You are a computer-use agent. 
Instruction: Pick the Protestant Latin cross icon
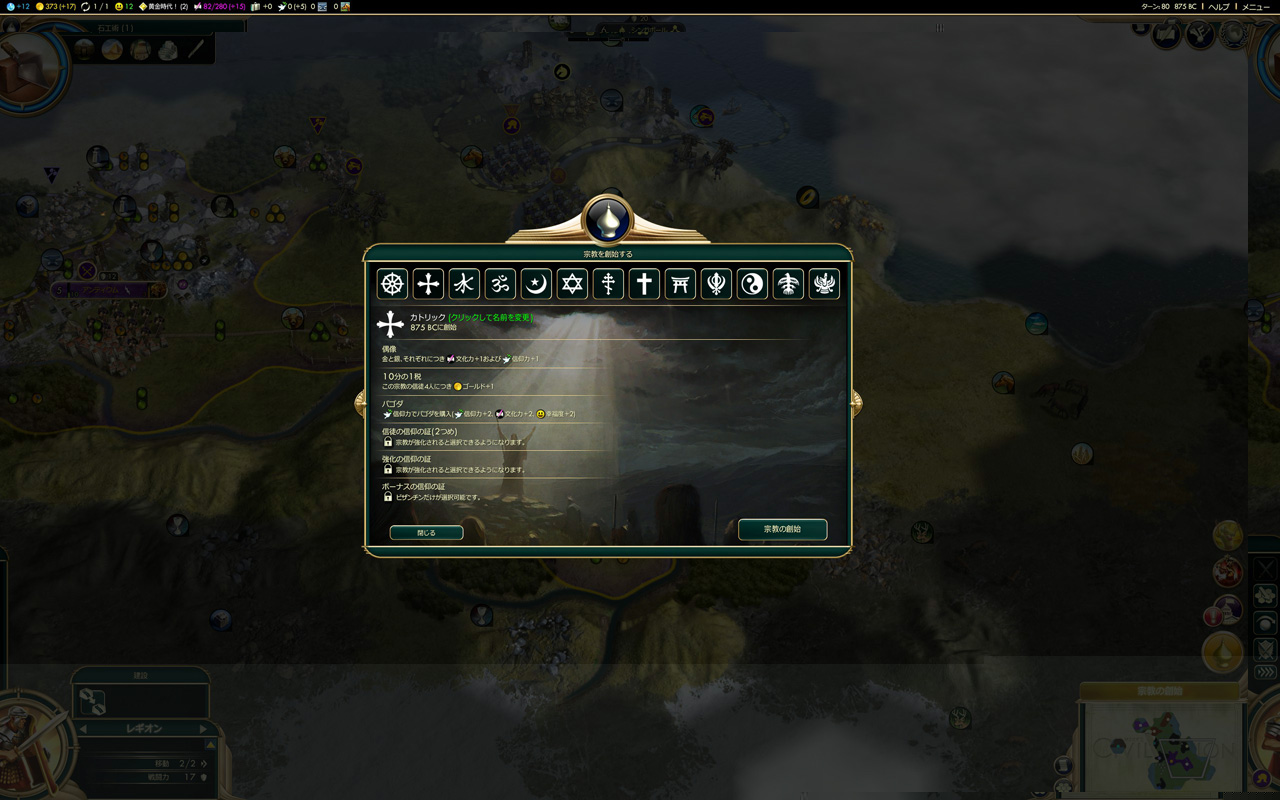(x=644, y=284)
